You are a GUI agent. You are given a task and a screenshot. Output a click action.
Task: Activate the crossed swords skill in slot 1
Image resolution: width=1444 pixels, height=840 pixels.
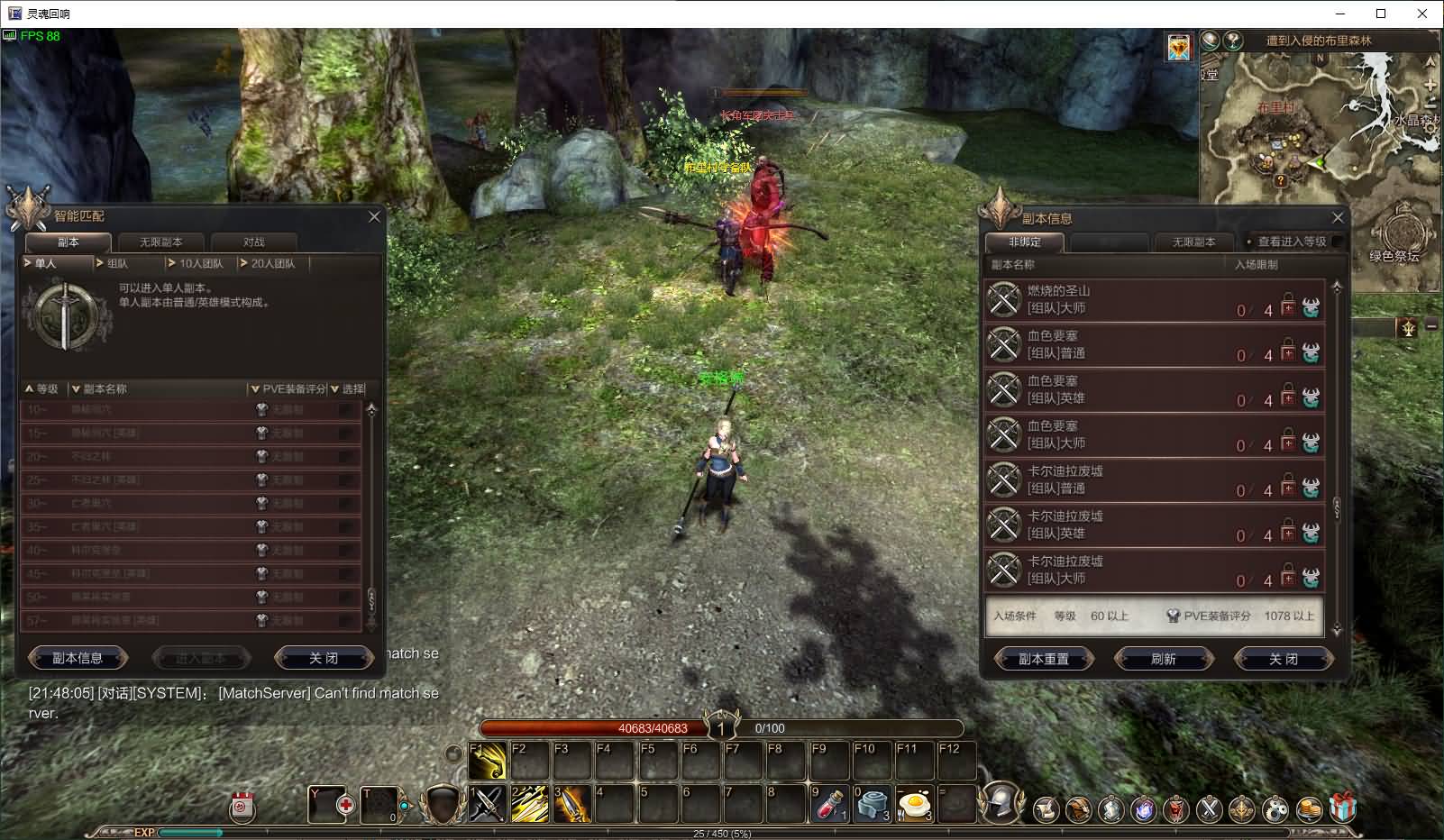click(x=488, y=804)
